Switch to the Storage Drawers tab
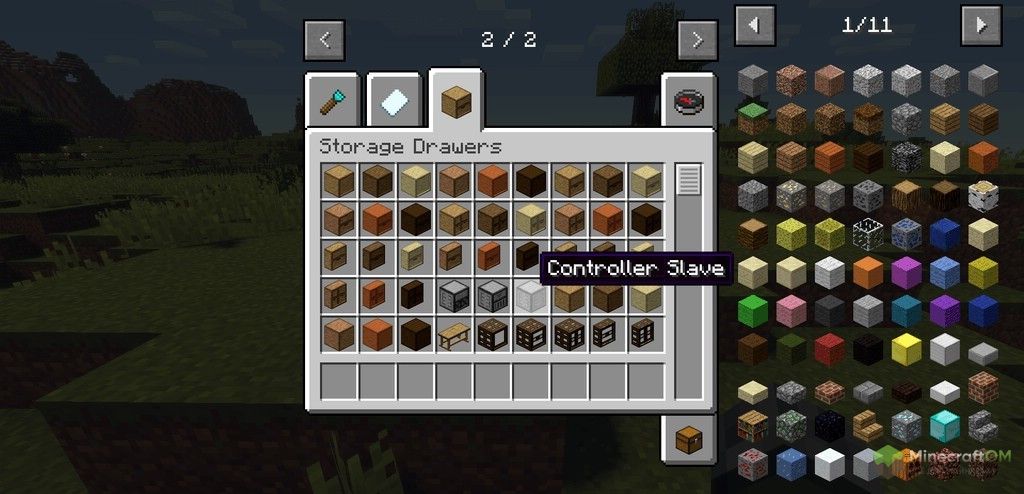 point(456,101)
